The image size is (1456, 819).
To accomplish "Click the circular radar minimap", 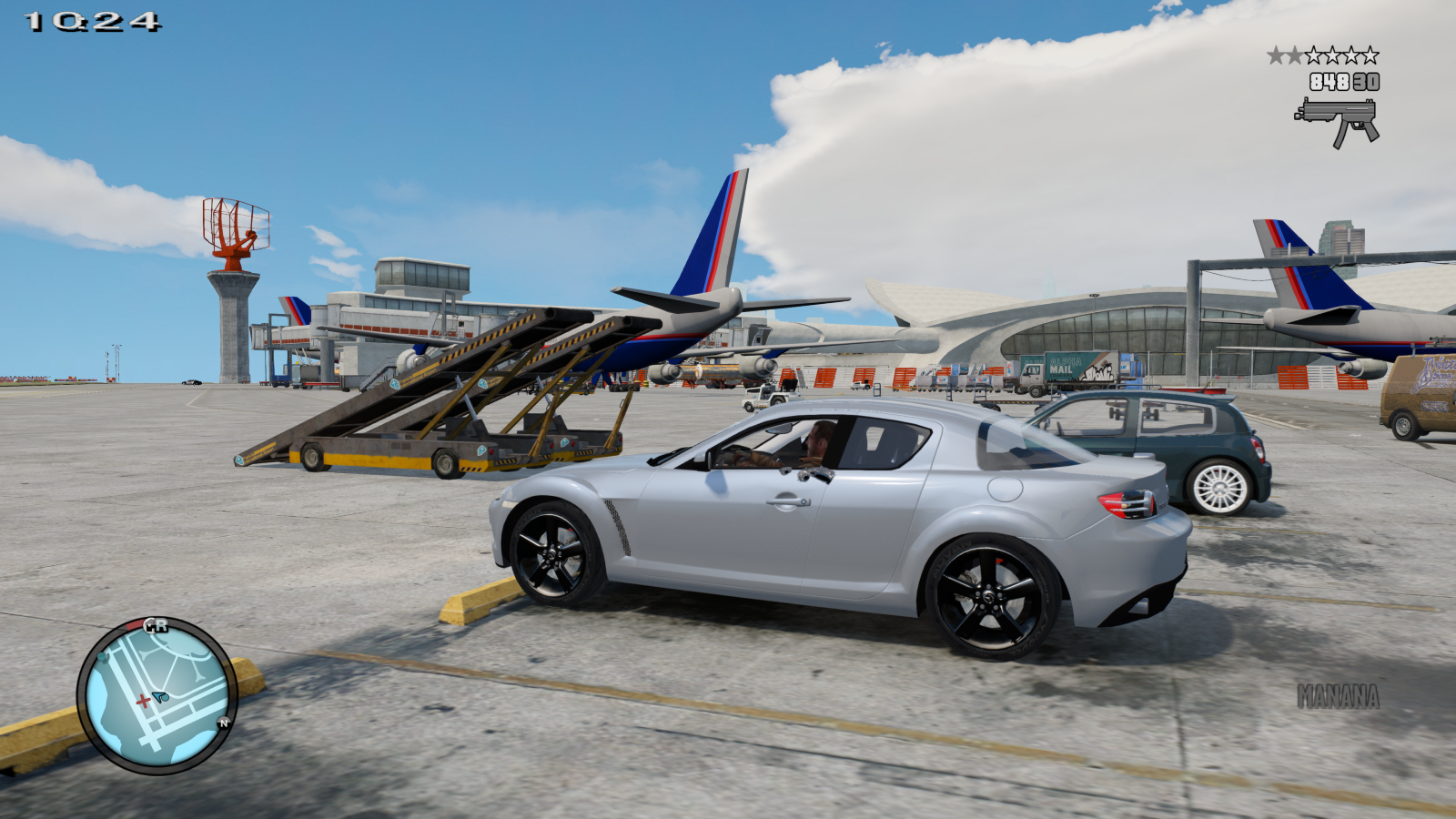I will coord(157,695).
